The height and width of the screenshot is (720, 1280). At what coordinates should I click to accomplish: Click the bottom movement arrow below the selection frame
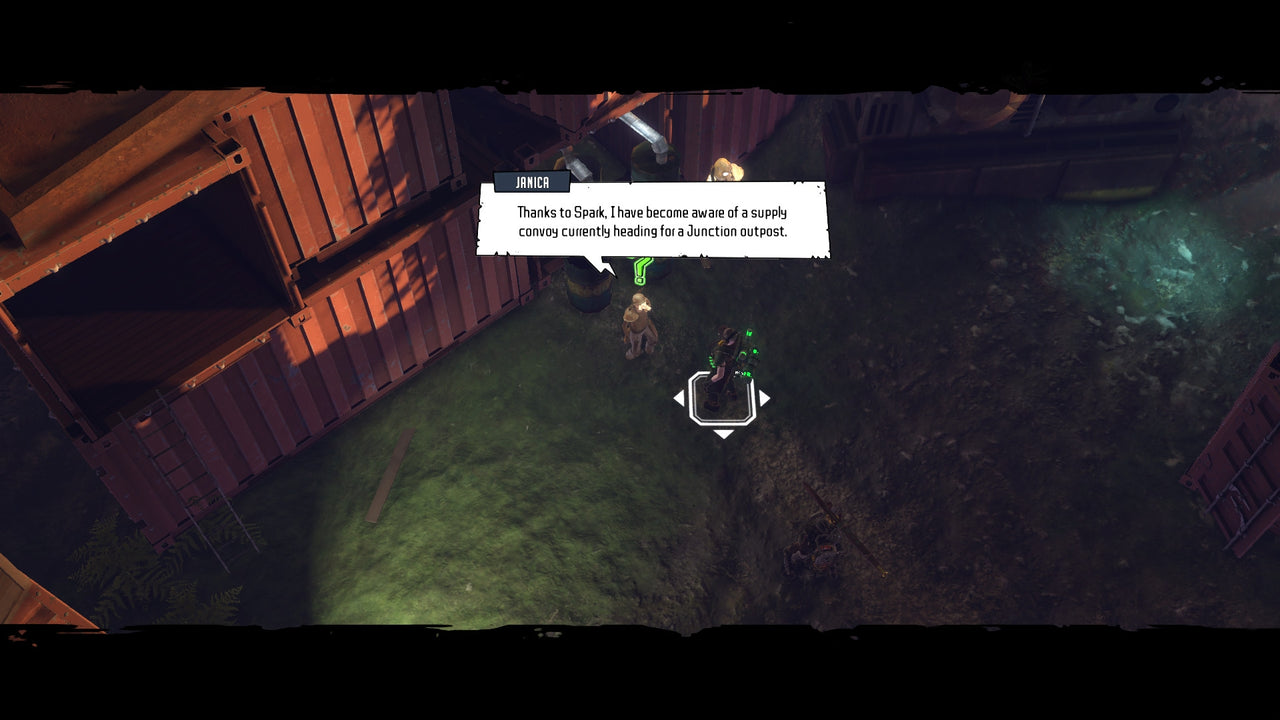[x=723, y=433]
